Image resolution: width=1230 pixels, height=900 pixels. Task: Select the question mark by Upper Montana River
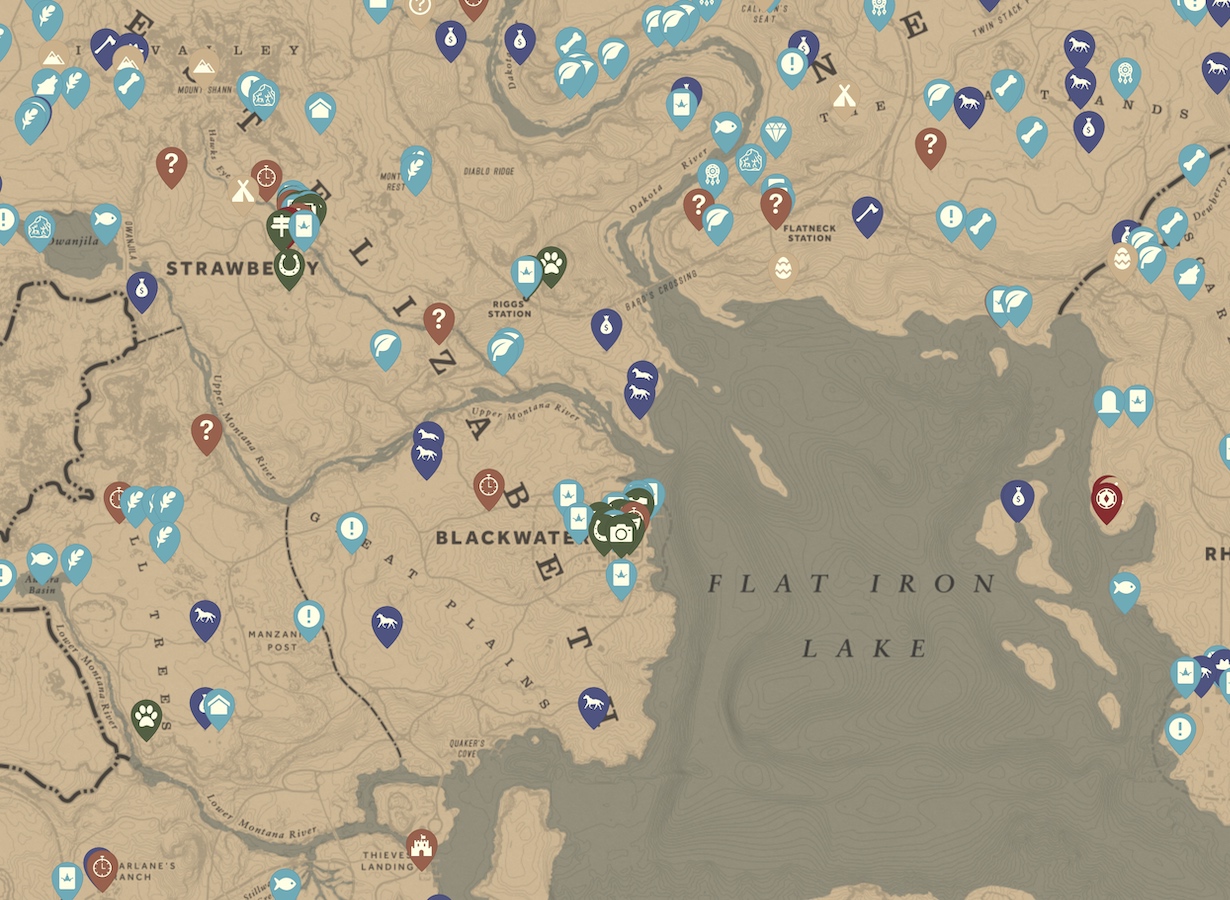point(206,431)
